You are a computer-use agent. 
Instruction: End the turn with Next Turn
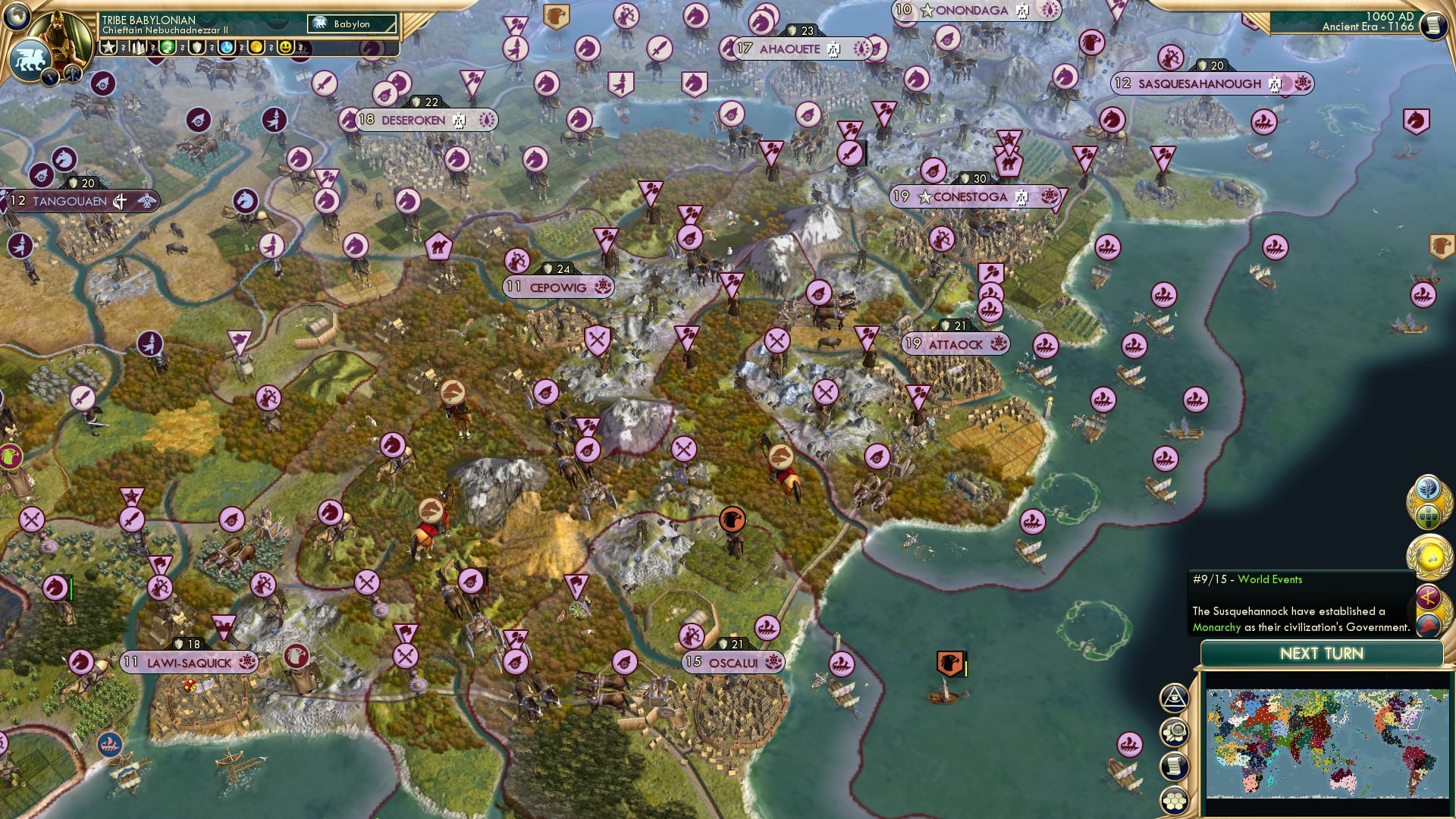coord(1321,654)
